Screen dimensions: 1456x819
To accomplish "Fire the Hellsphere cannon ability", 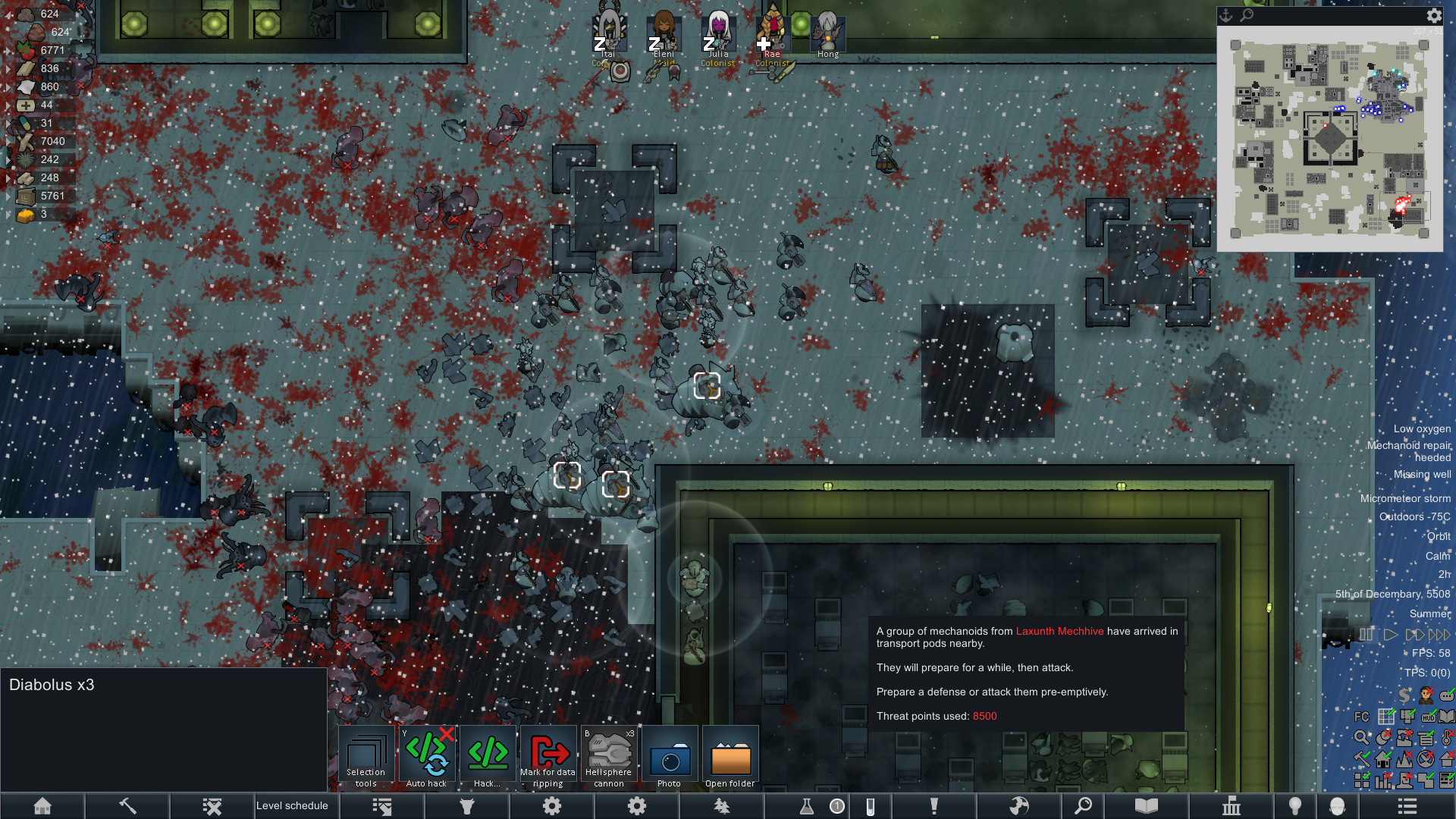I will (x=609, y=756).
